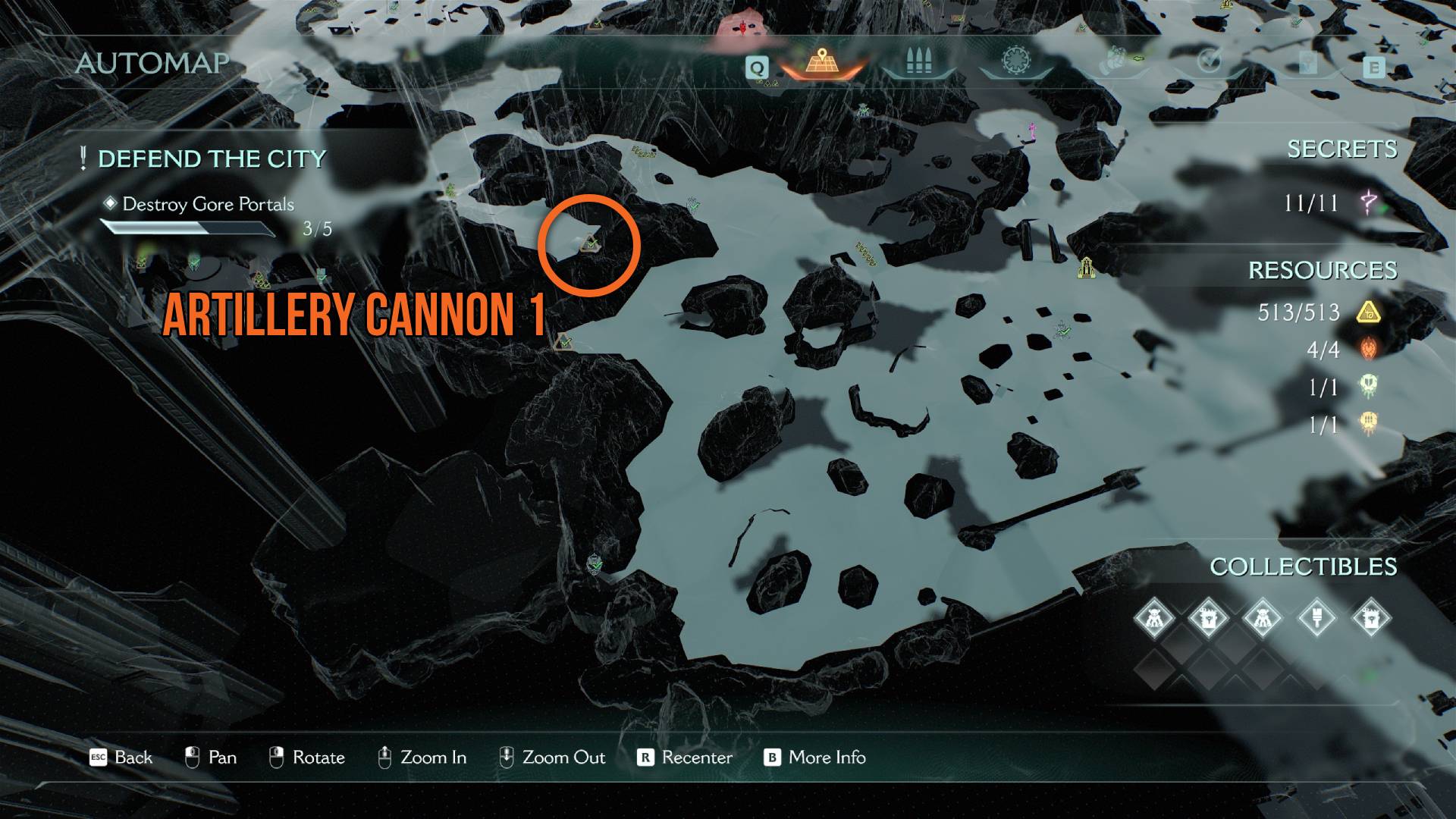Go back from the automap

click(x=121, y=757)
